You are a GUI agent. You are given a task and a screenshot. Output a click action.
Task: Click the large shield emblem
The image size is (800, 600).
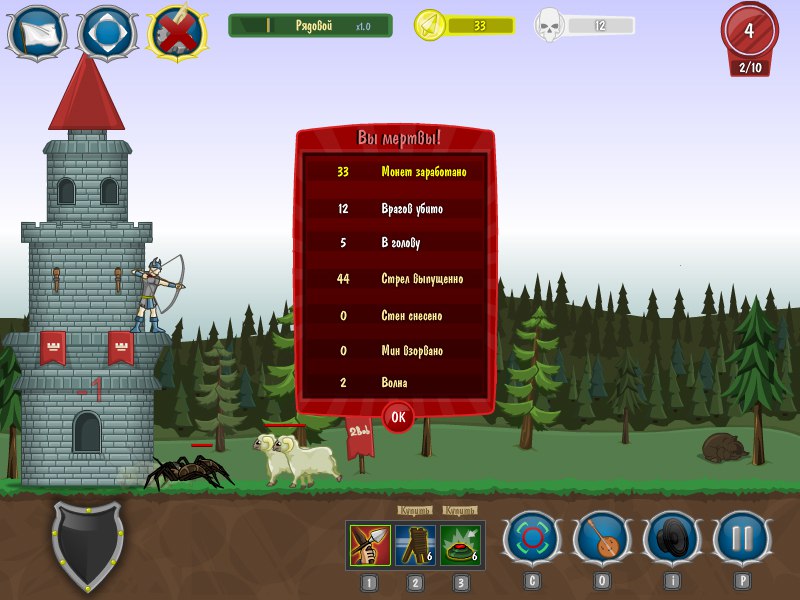coord(88,546)
